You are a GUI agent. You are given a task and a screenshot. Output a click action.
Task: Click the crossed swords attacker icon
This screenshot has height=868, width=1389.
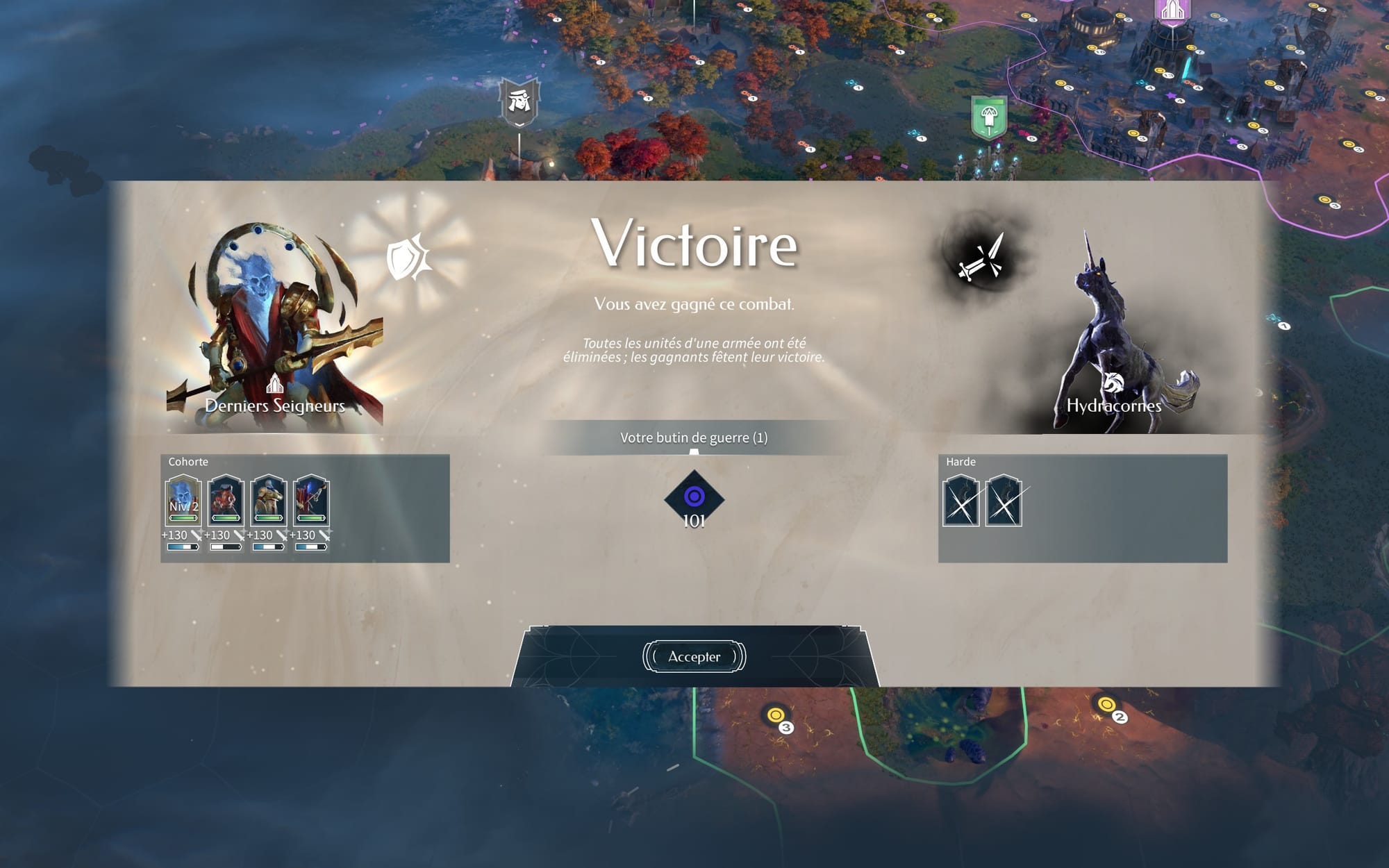(981, 258)
